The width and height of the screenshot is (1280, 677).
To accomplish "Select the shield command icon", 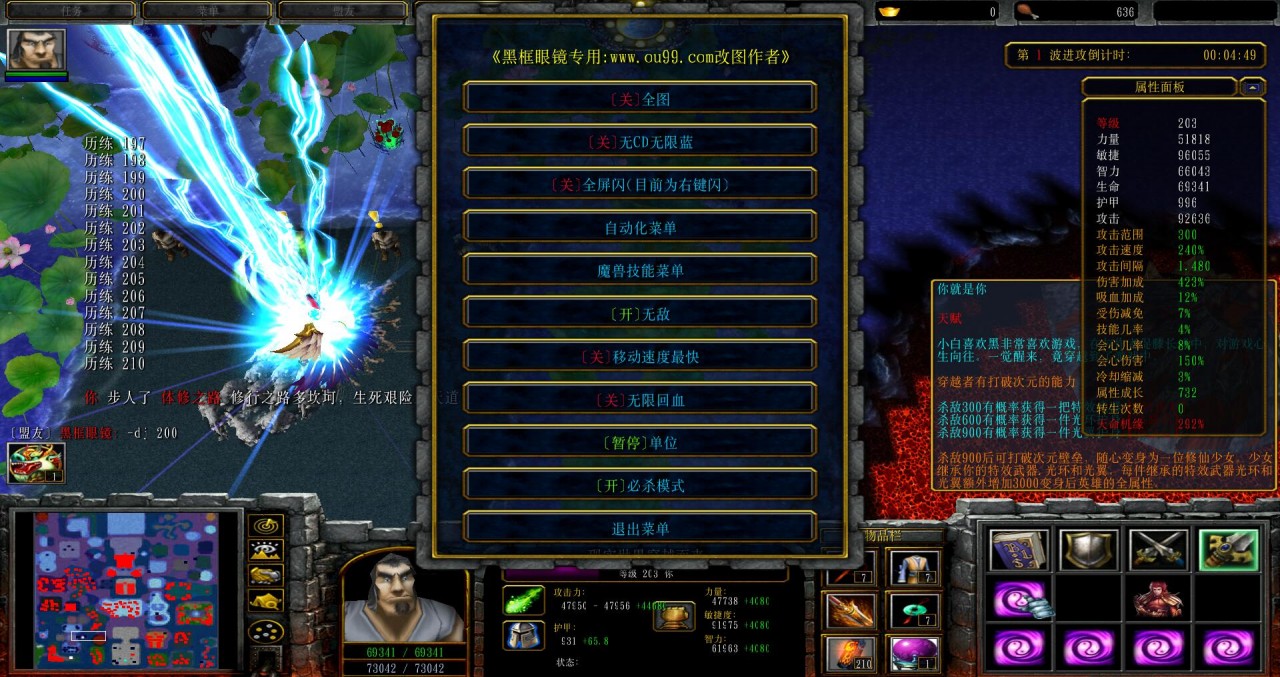I will (1089, 550).
